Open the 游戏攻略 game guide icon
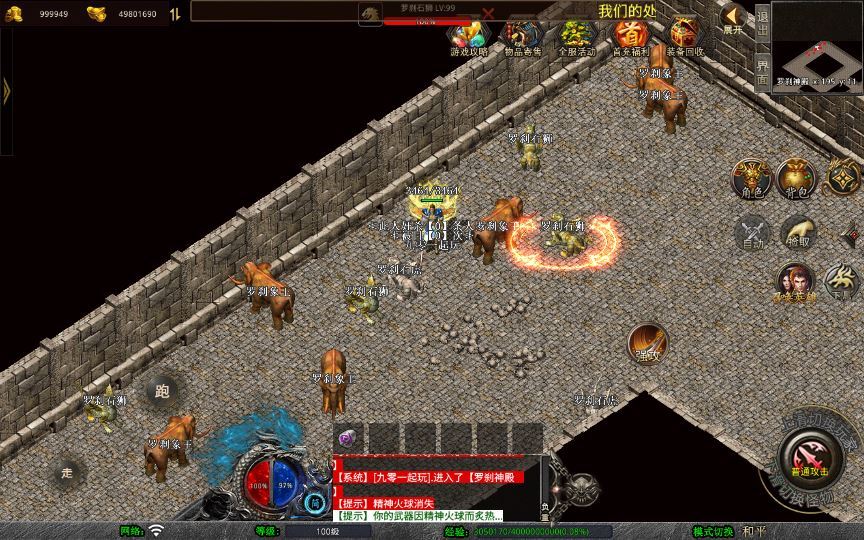The width and height of the screenshot is (864, 540). (468, 37)
